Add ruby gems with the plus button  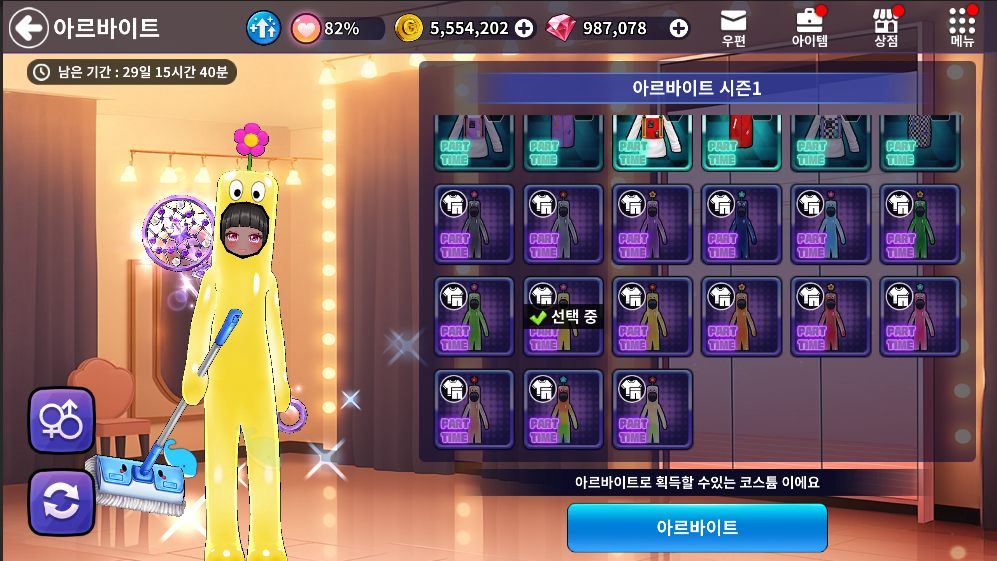point(679,28)
